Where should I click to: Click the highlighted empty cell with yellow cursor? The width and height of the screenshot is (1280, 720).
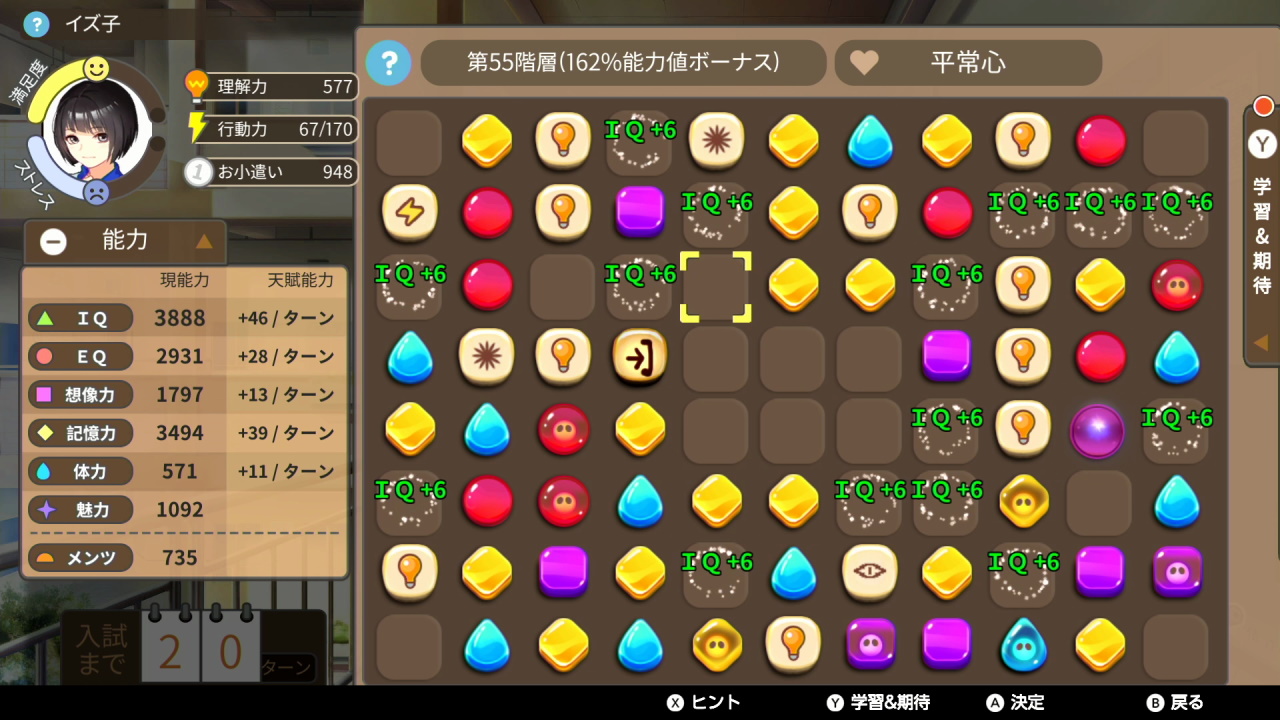[716, 287]
